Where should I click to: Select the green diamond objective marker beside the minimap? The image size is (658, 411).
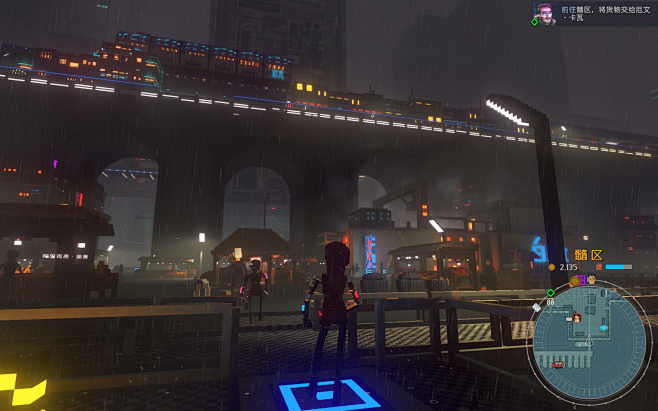[550, 292]
